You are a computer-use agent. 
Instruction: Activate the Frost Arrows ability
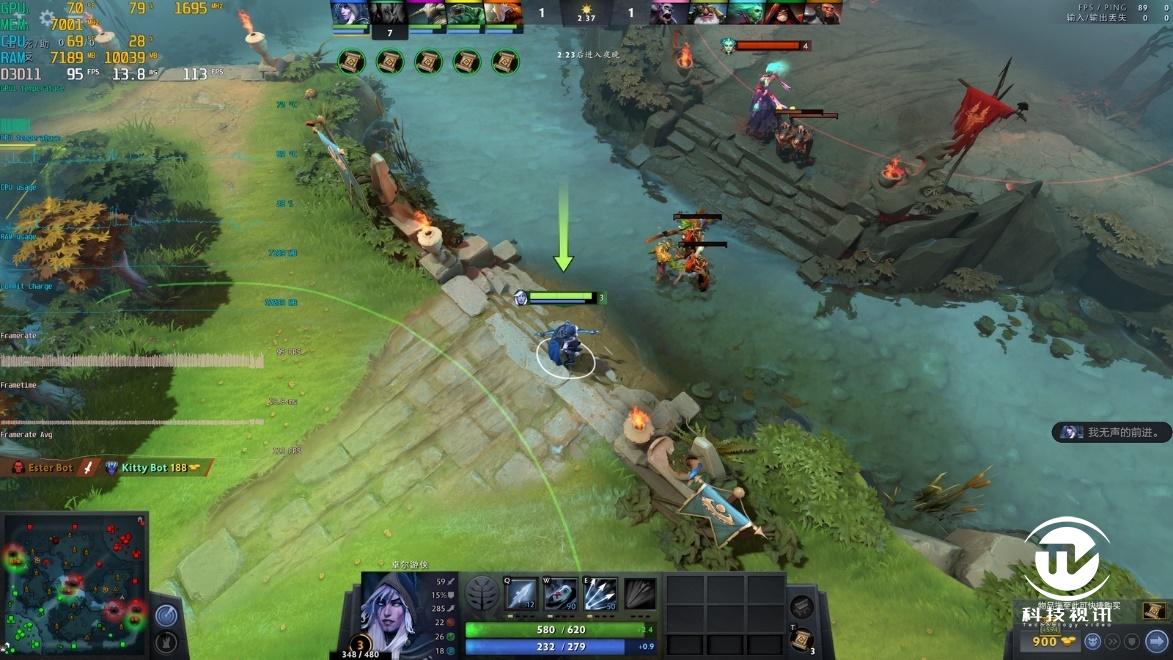click(520, 594)
